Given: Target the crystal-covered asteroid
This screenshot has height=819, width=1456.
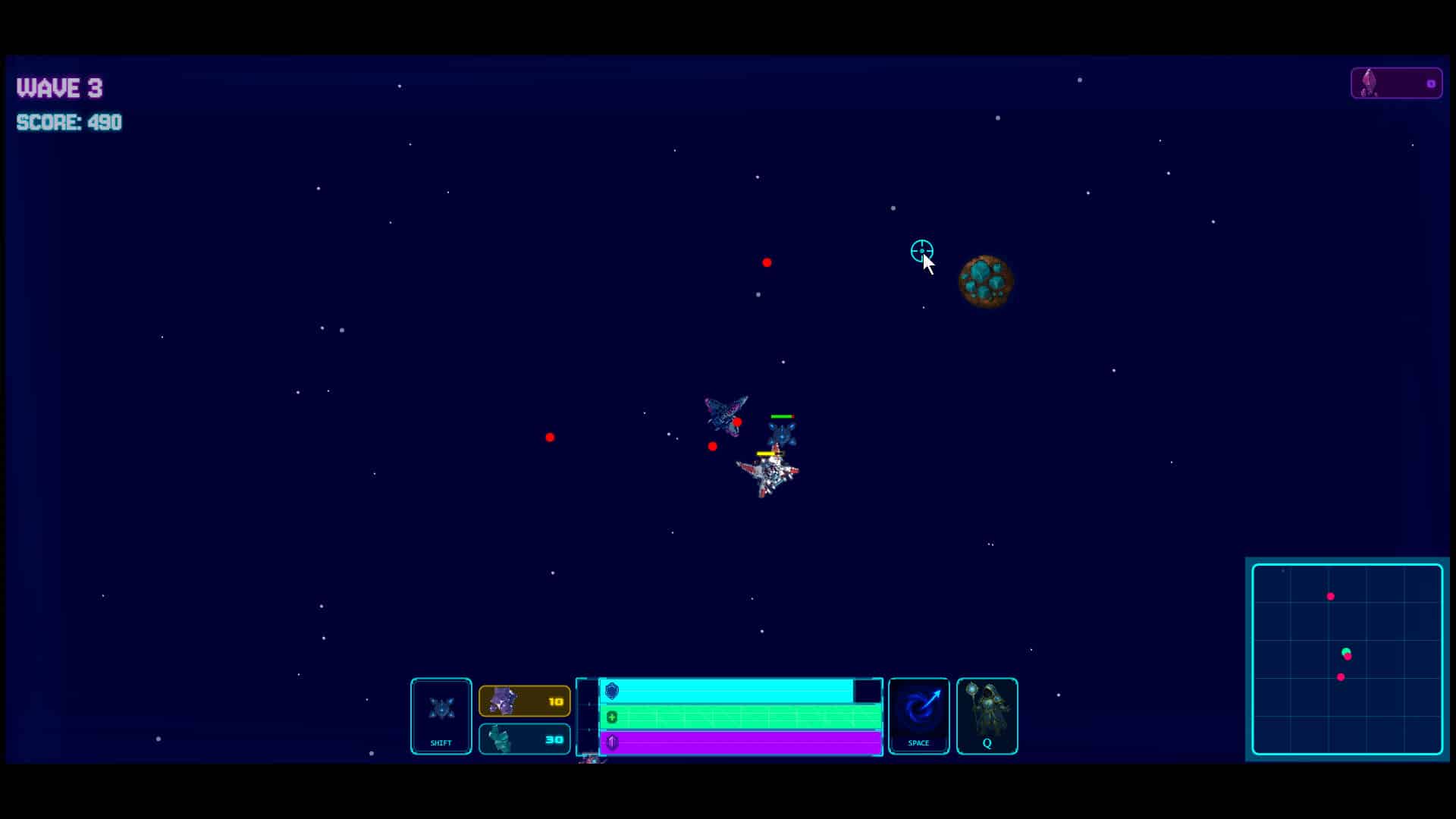Looking at the screenshot, I should click(x=985, y=281).
